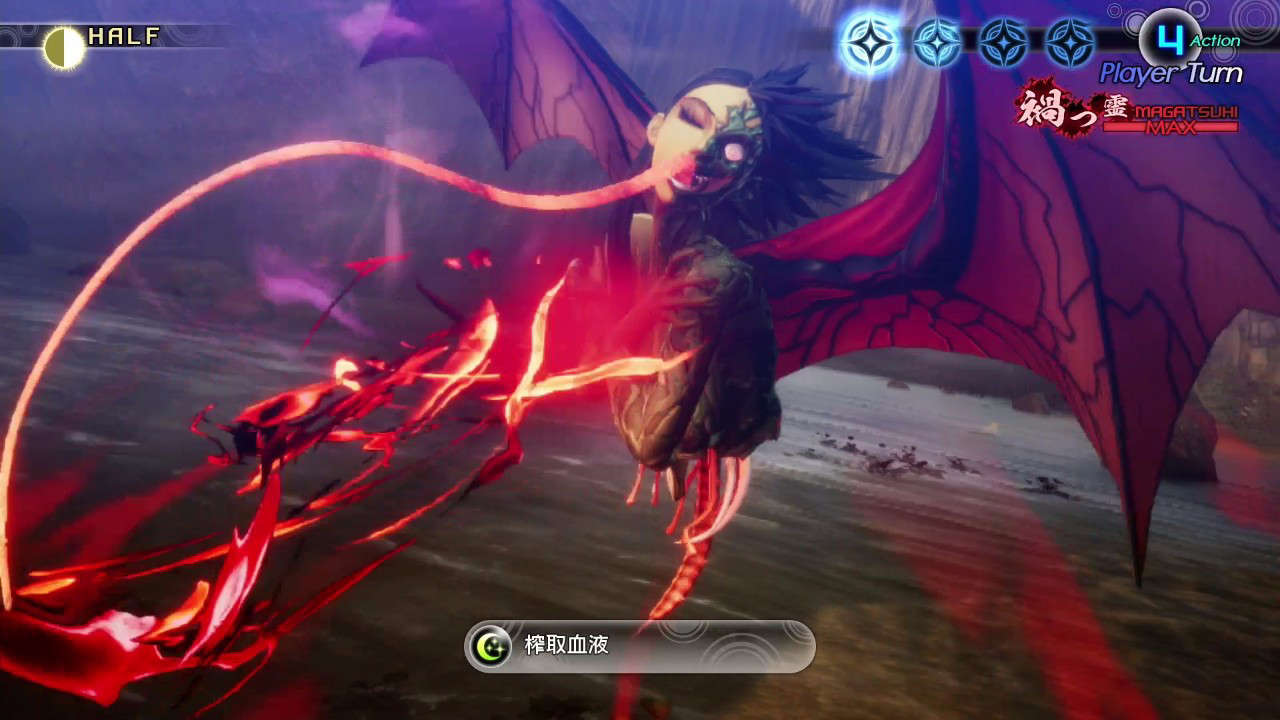This screenshot has height=720, width=1280.
Task: Click the second glowing press turn icon
Action: pyautogui.click(x=935, y=40)
